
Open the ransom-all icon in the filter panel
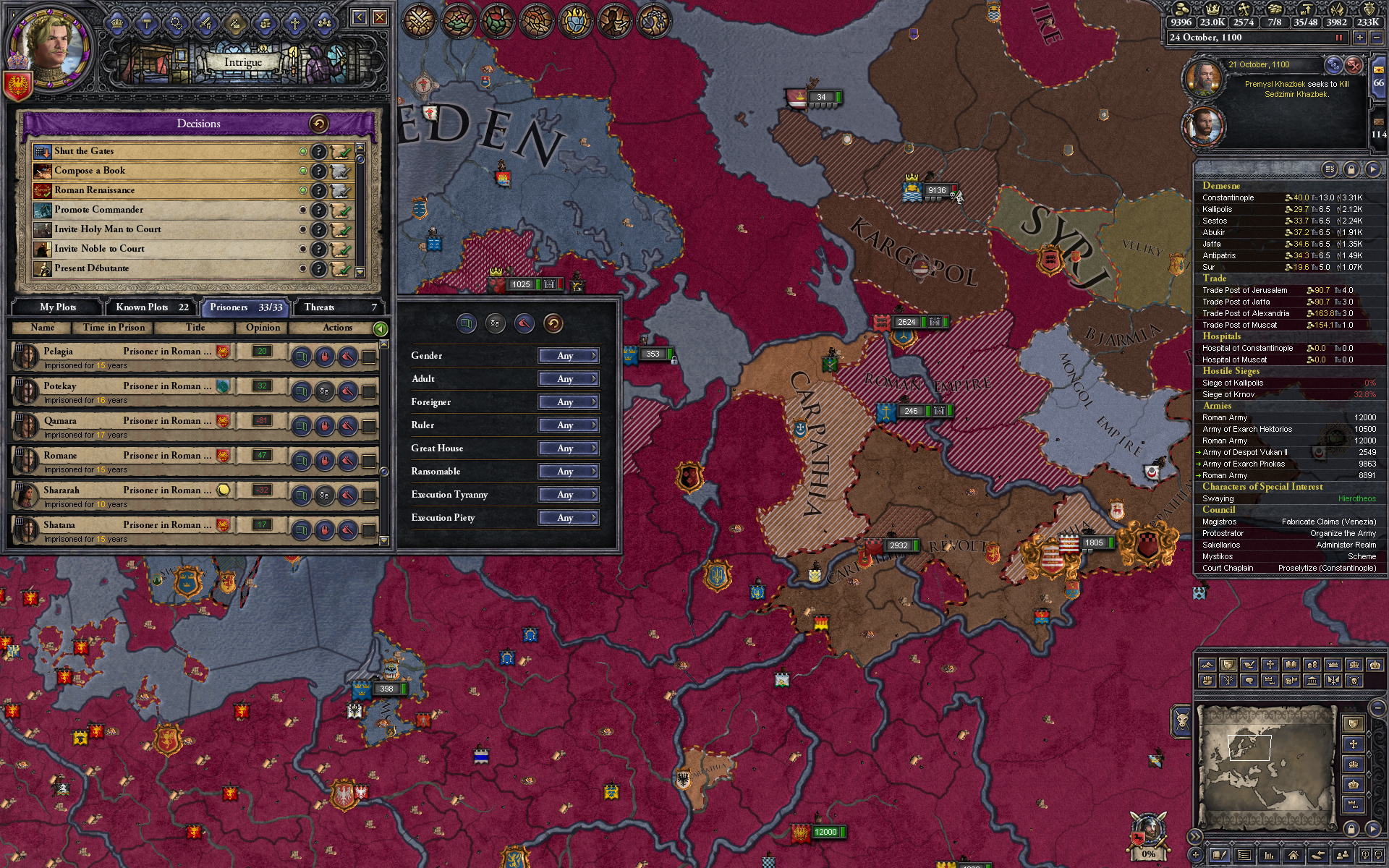click(496, 323)
